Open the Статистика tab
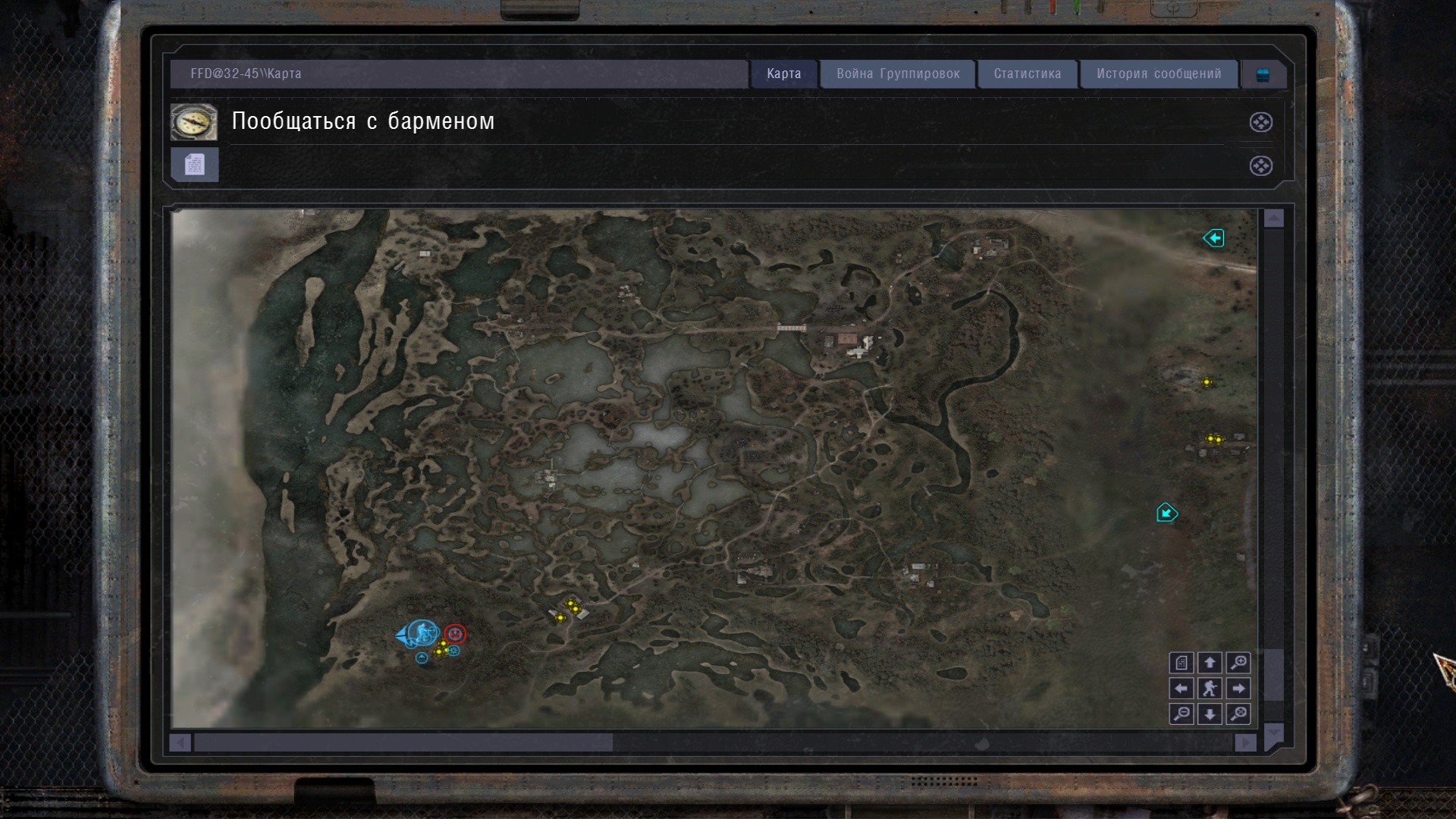Image resolution: width=1456 pixels, height=819 pixels. tap(1028, 74)
